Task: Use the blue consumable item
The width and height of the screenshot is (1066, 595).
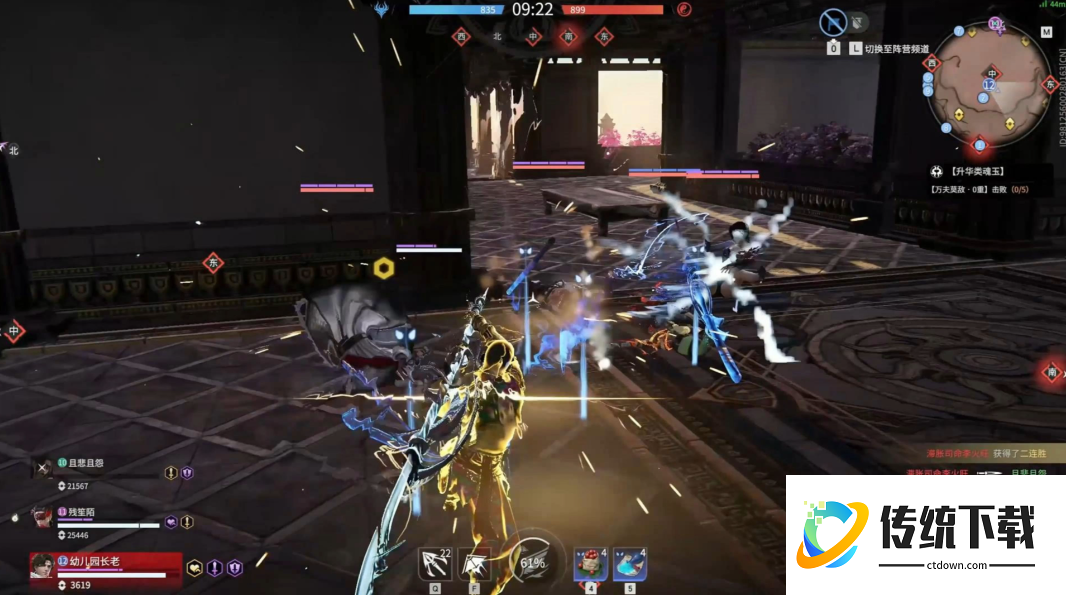Action: pyautogui.click(x=630, y=564)
